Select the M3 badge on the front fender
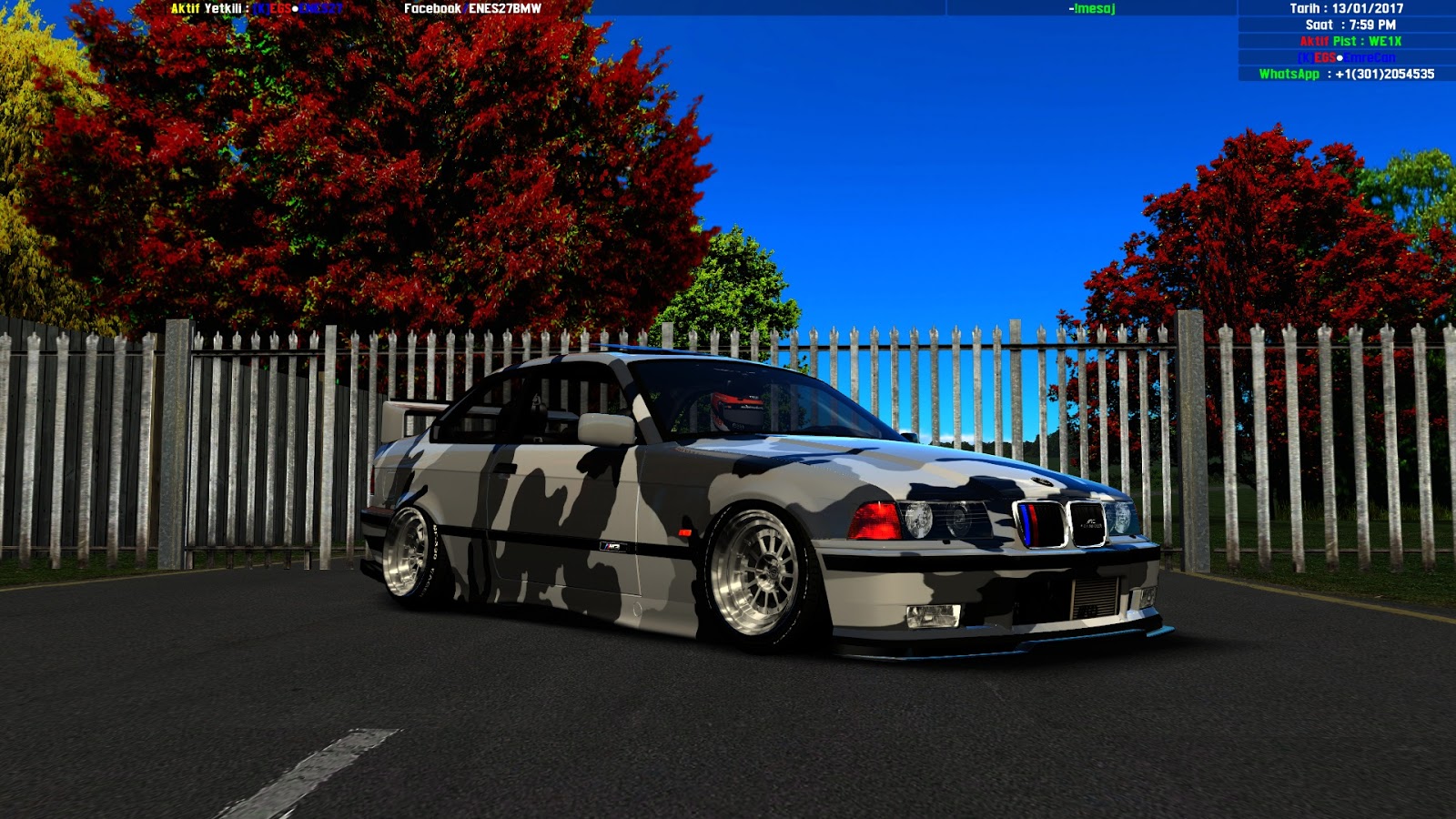 click(611, 547)
